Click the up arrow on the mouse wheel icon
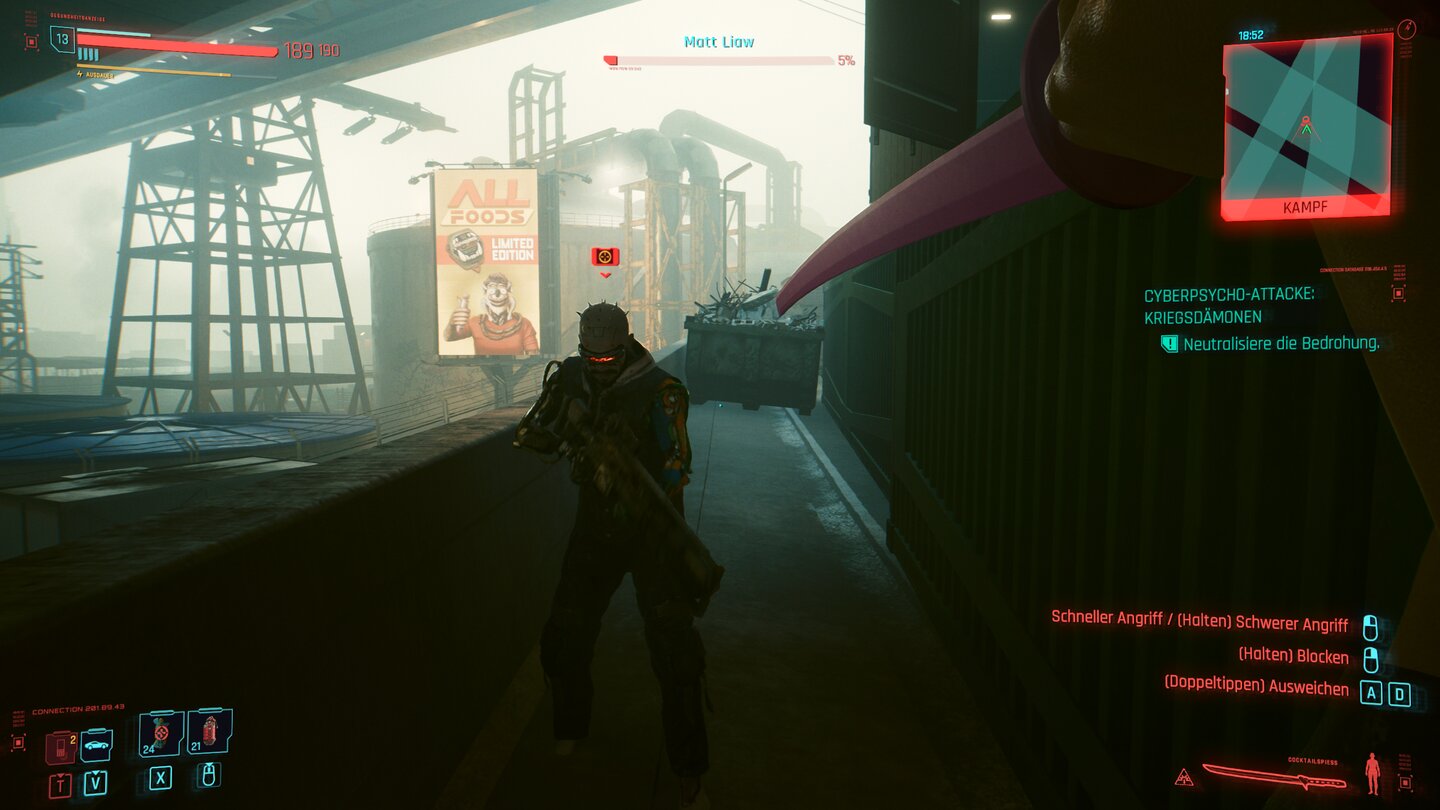The image size is (1440, 810). pos(209,765)
